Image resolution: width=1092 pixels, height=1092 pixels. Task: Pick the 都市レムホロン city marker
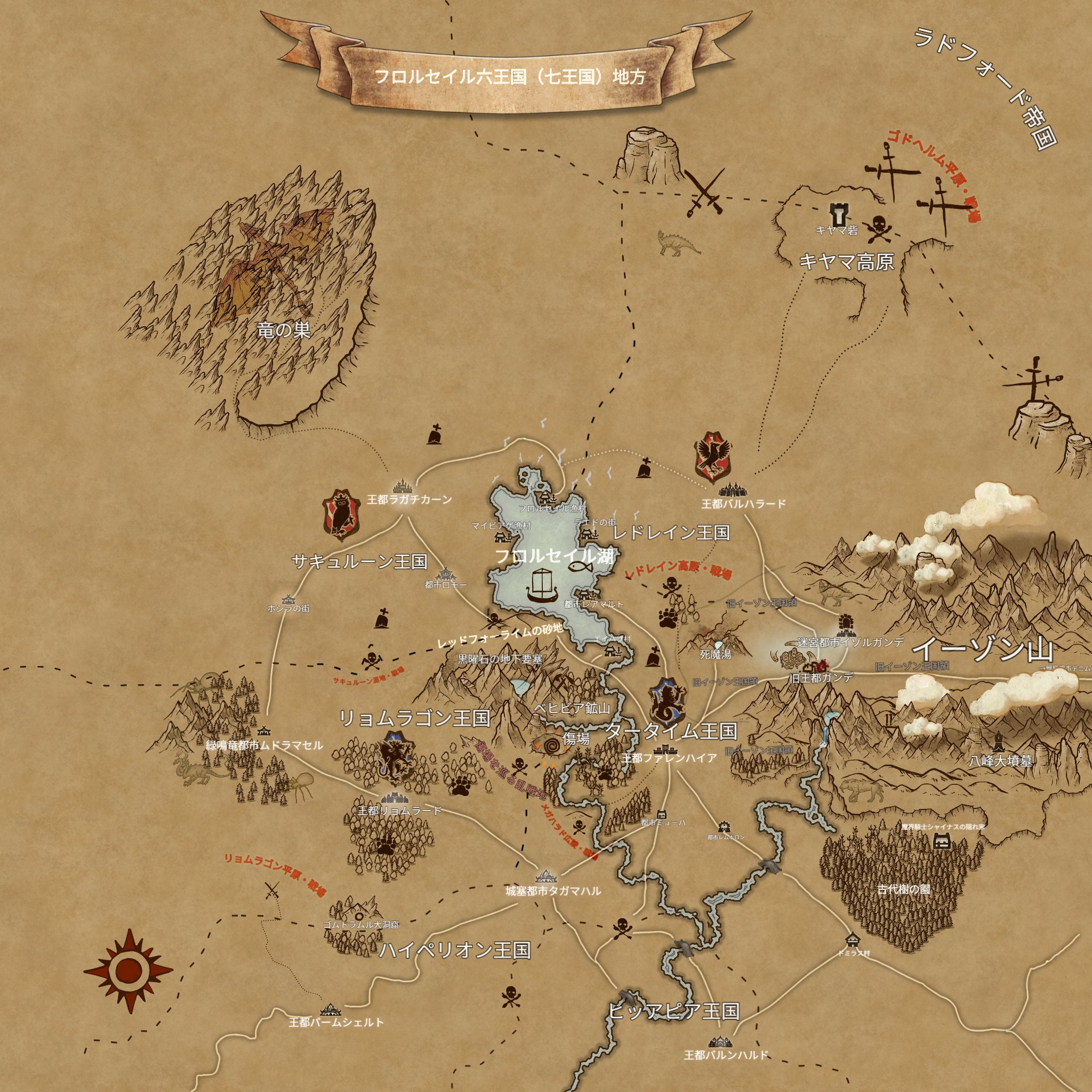click(724, 828)
